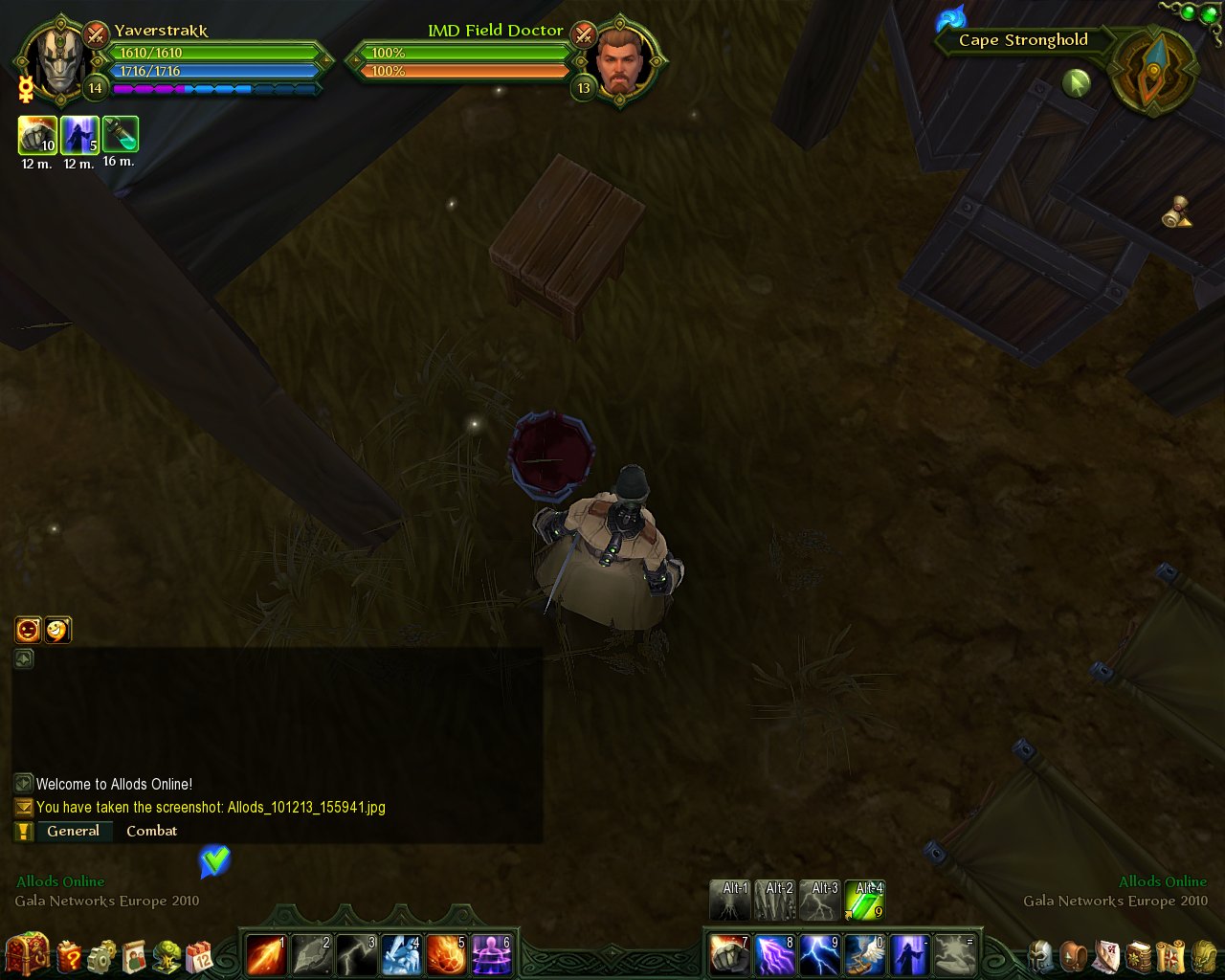Open the smiley emote button above chat
Screen dimensions: 1225x980
[57, 630]
